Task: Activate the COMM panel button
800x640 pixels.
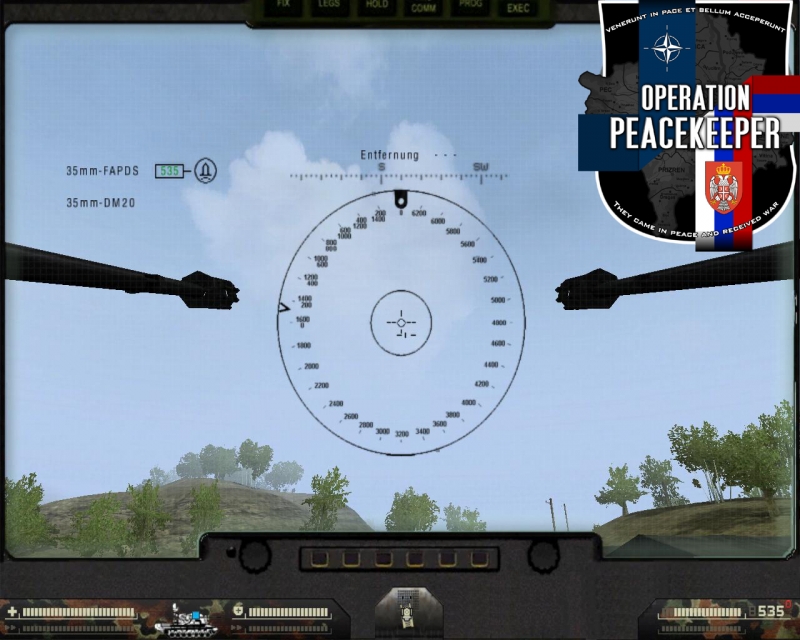Action: click(423, 7)
